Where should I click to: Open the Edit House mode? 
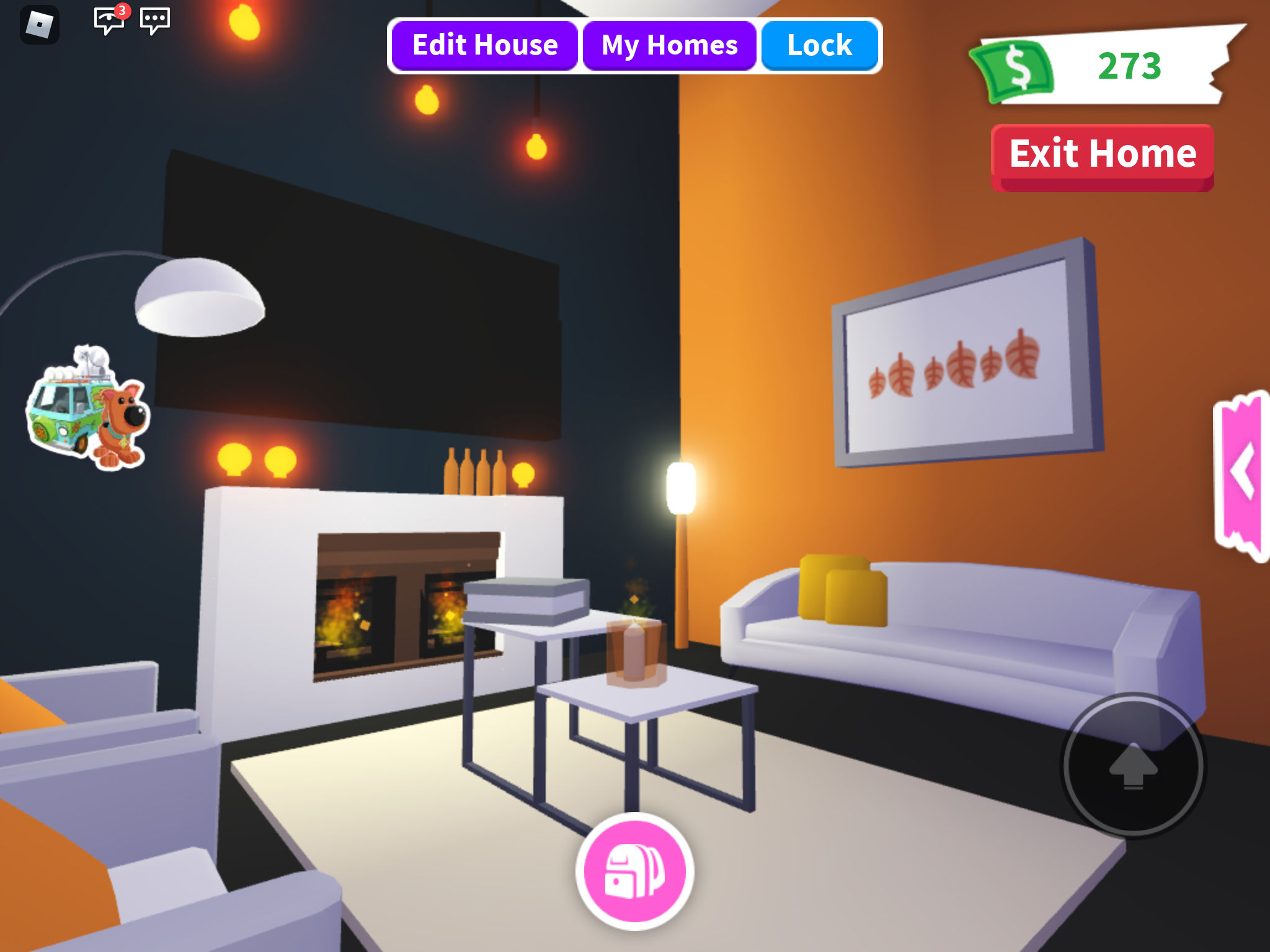click(x=485, y=46)
